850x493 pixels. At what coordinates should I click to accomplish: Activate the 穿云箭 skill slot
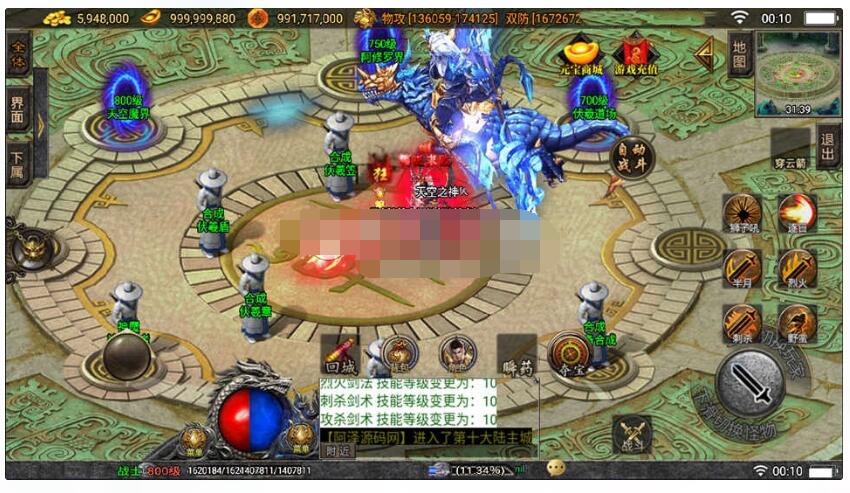tap(790, 147)
